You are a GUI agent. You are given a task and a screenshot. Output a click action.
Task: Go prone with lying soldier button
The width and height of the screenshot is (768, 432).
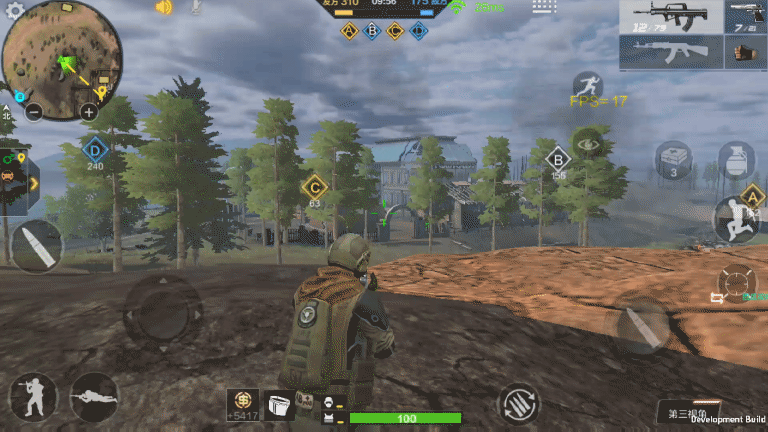click(95, 397)
